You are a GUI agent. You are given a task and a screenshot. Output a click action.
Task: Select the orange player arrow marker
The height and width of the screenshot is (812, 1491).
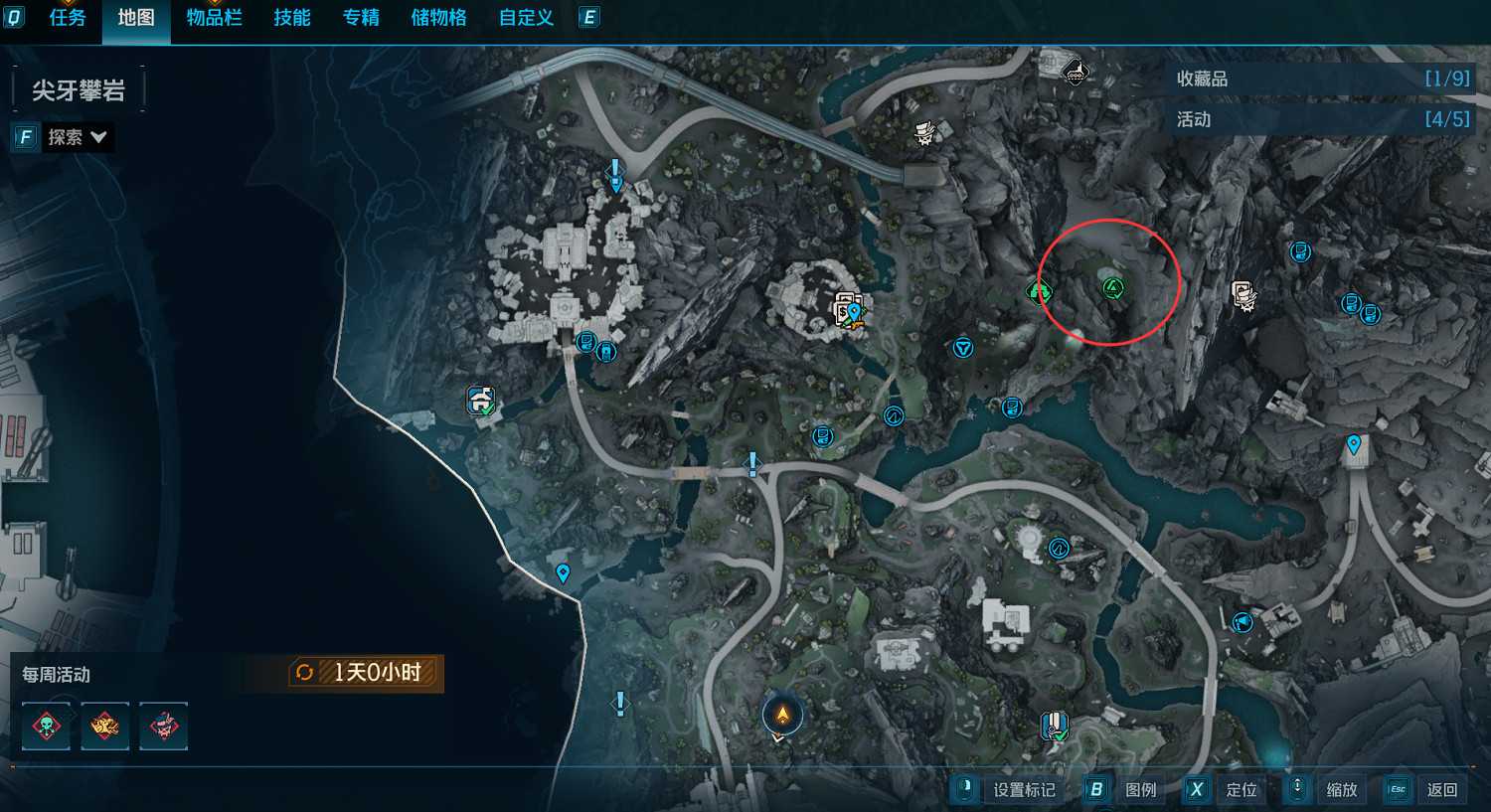(782, 715)
